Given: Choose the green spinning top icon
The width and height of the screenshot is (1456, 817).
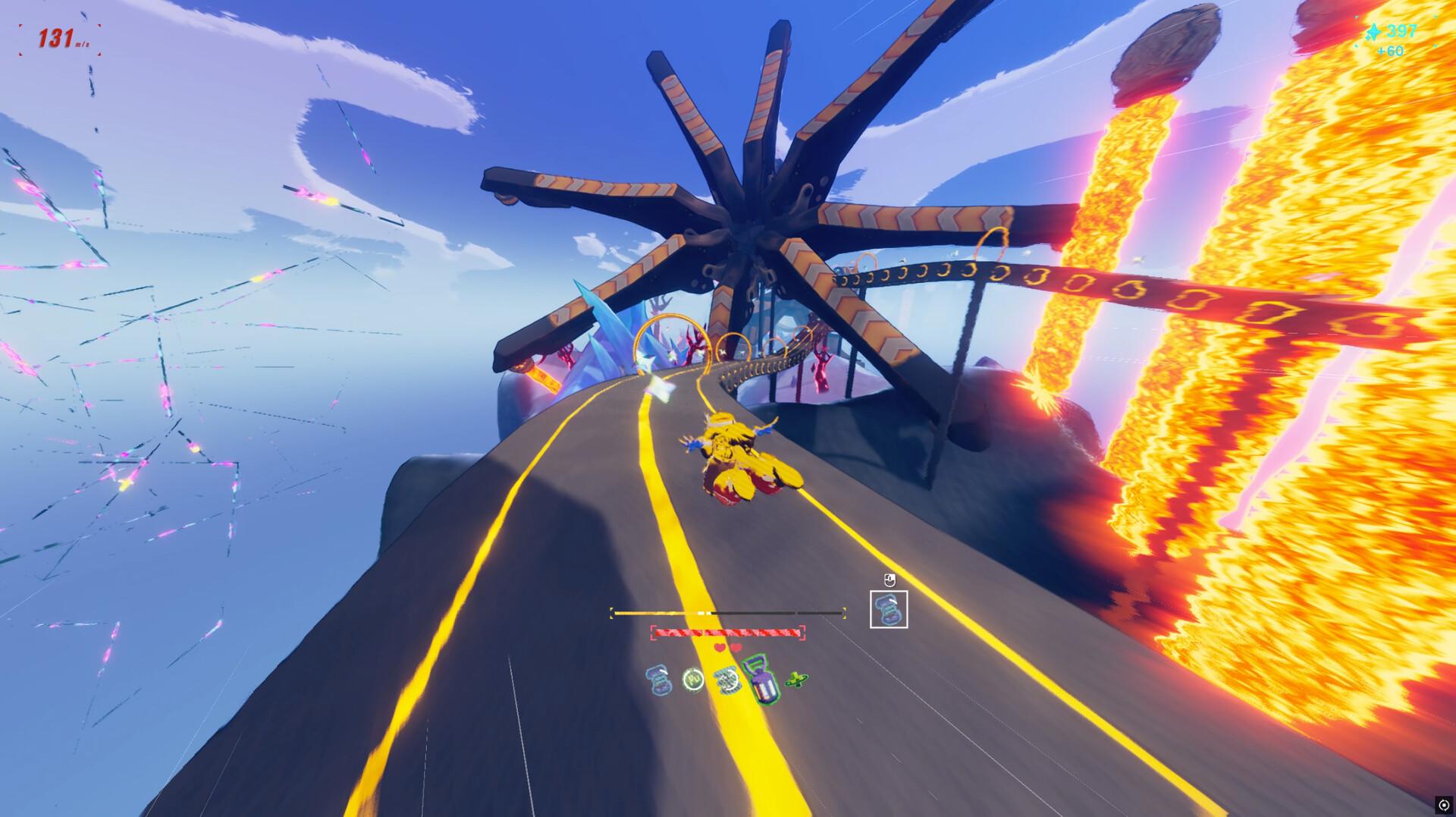Looking at the screenshot, I should click(796, 680).
